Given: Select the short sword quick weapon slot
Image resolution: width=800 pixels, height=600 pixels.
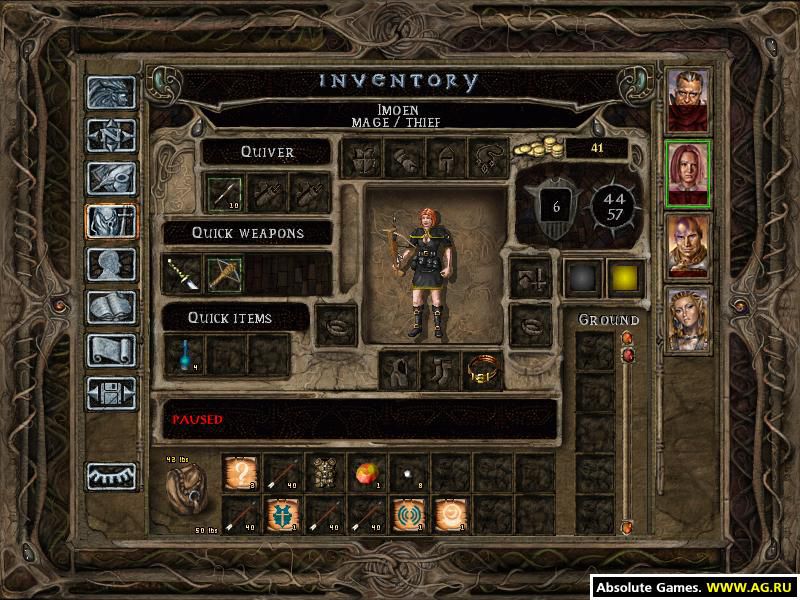Looking at the screenshot, I should pos(183,273).
